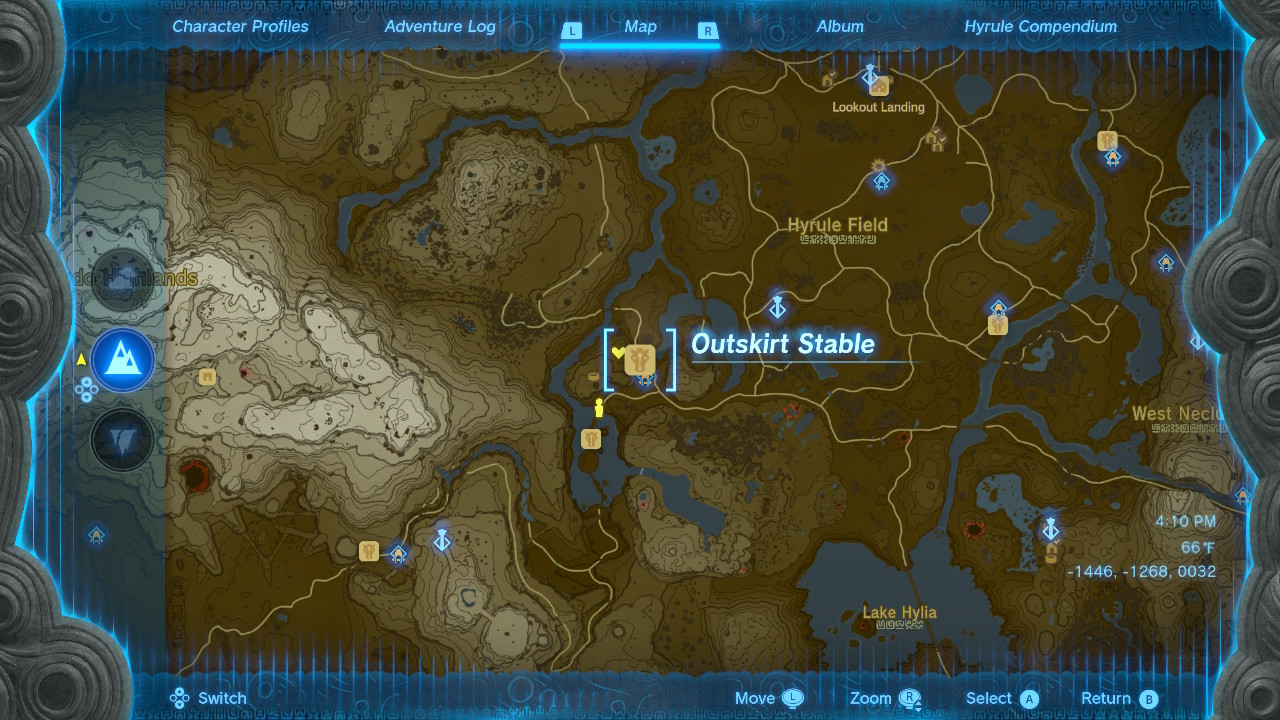Image resolution: width=1280 pixels, height=720 pixels.
Task: Click the tower marker south of Hyrule Field label
Action: [776, 305]
